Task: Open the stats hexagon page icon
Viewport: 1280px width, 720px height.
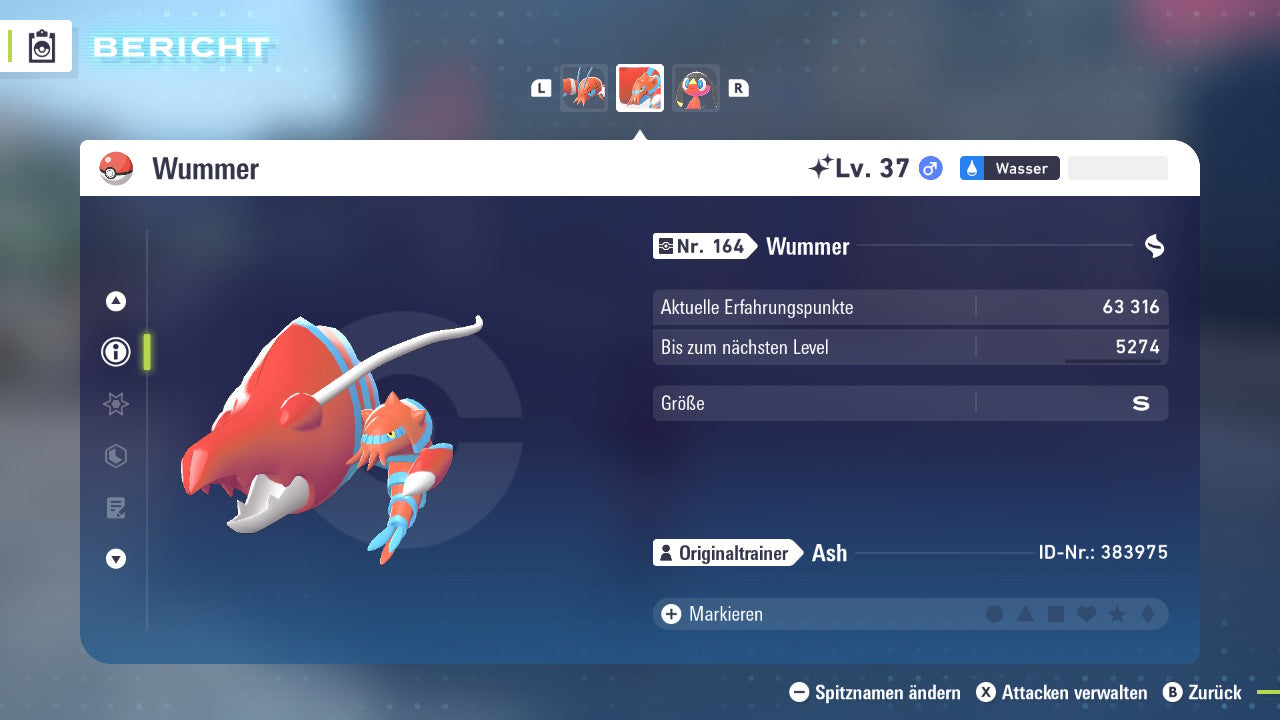Action: [115, 456]
